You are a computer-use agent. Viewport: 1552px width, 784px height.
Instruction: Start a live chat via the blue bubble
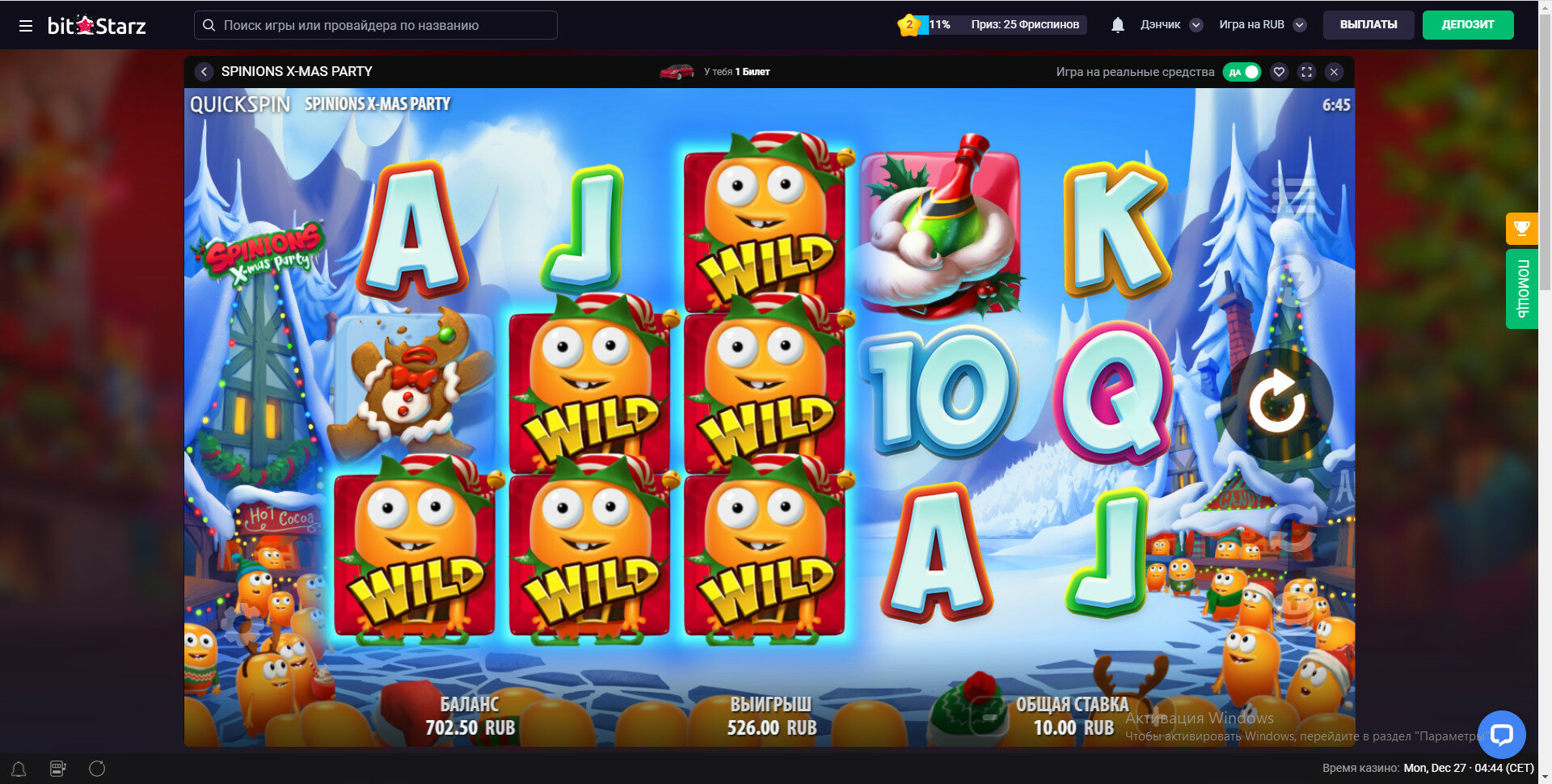pos(1501,734)
